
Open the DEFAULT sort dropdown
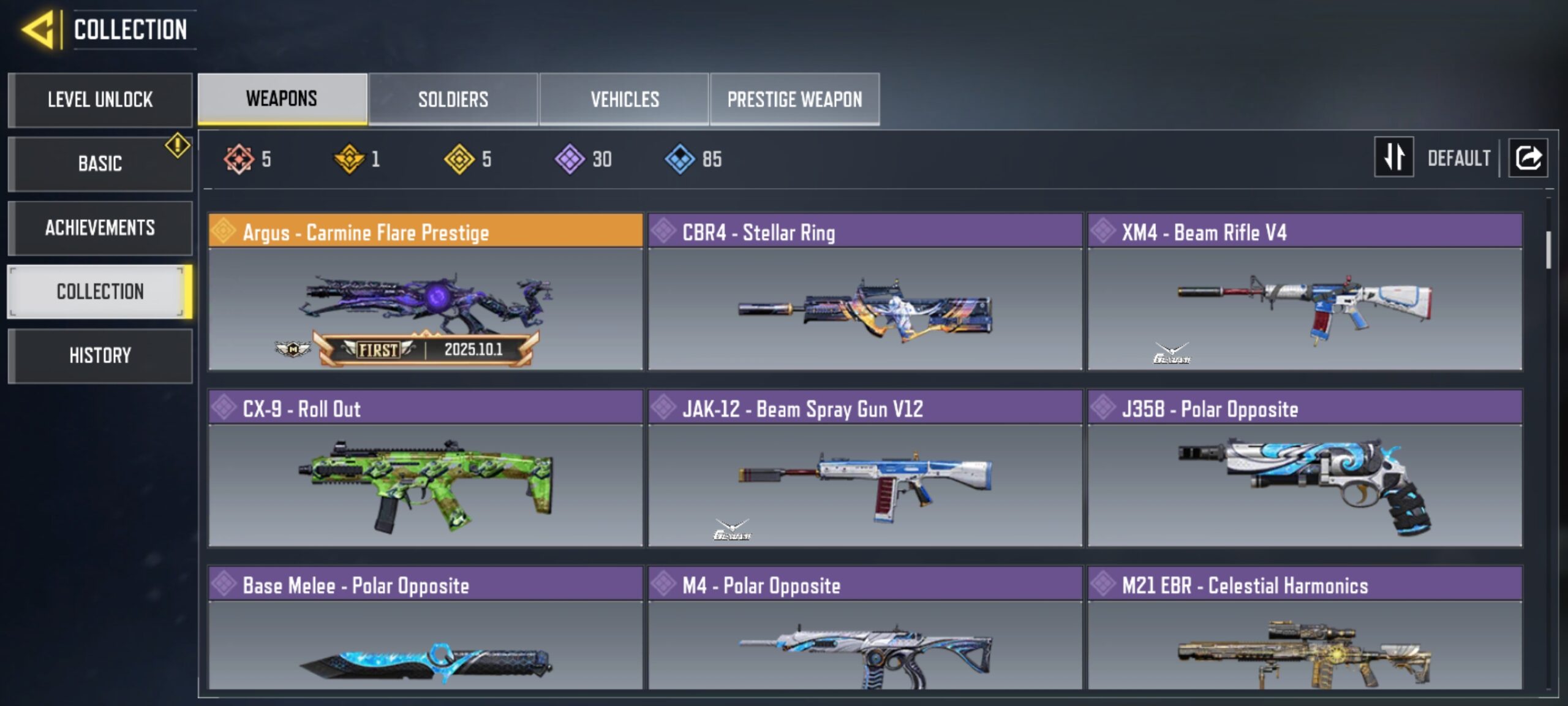(x=1460, y=158)
